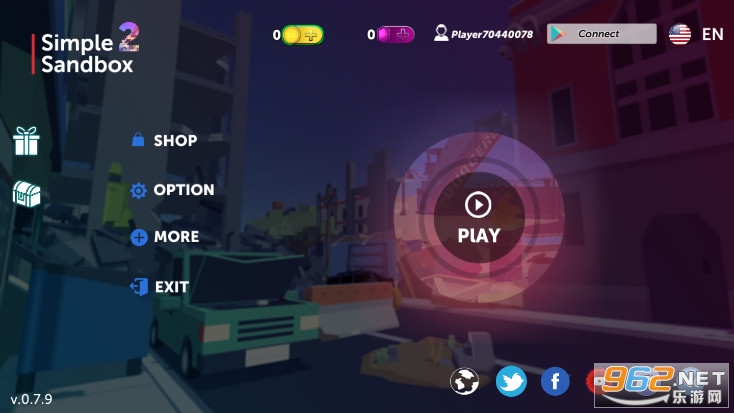Image resolution: width=734 pixels, height=413 pixels.
Task: Open the OPTION settings
Action: click(172, 190)
